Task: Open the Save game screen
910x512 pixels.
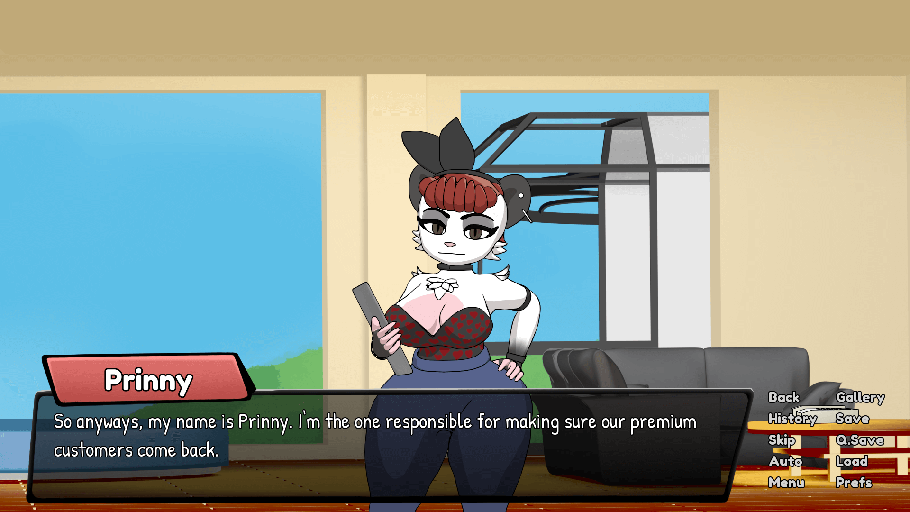Action: [852, 419]
